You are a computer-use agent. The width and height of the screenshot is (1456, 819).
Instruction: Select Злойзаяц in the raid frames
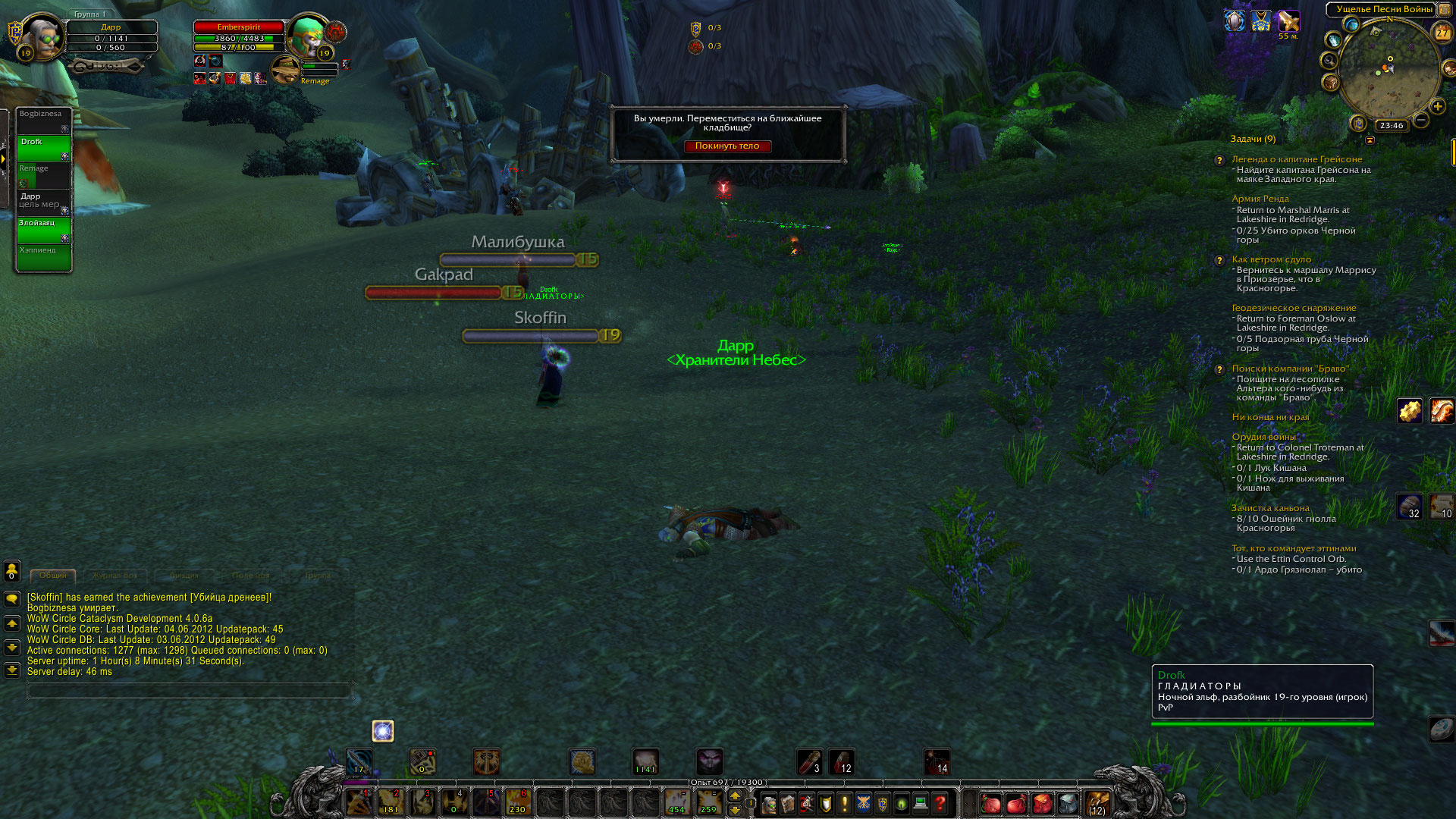(44, 229)
